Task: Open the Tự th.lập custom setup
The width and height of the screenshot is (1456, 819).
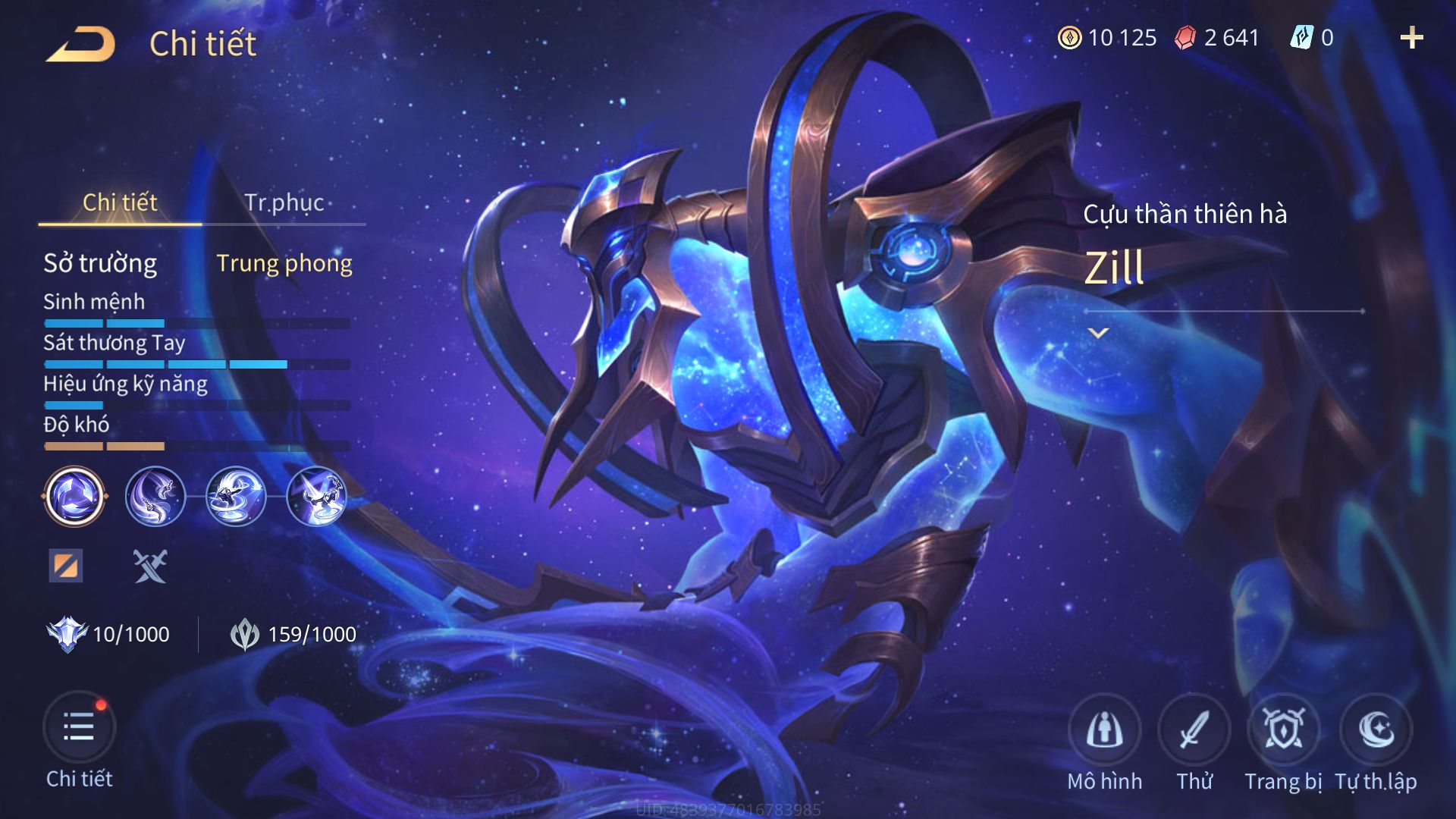Action: pyautogui.click(x=1376, y=730)
